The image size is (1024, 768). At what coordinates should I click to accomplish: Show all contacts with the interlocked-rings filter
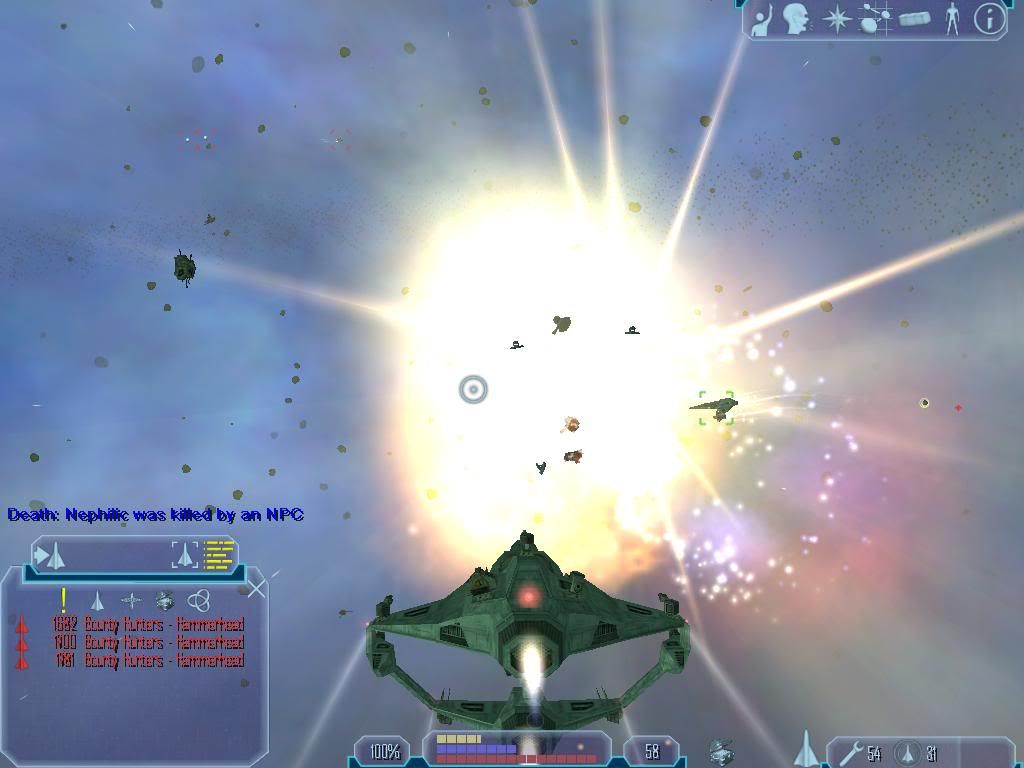tap(199, 600)
